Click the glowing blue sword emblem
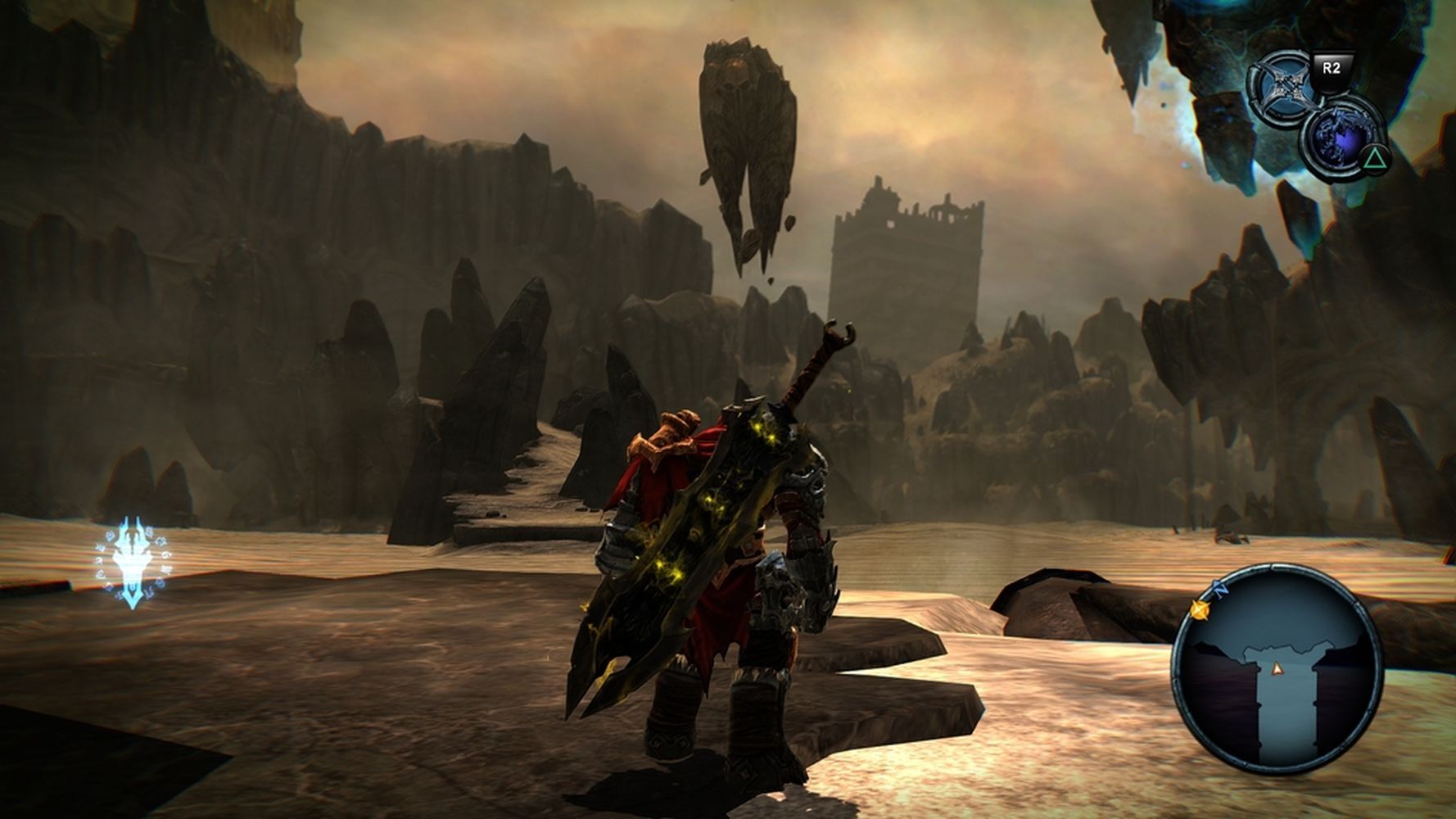 134,563
